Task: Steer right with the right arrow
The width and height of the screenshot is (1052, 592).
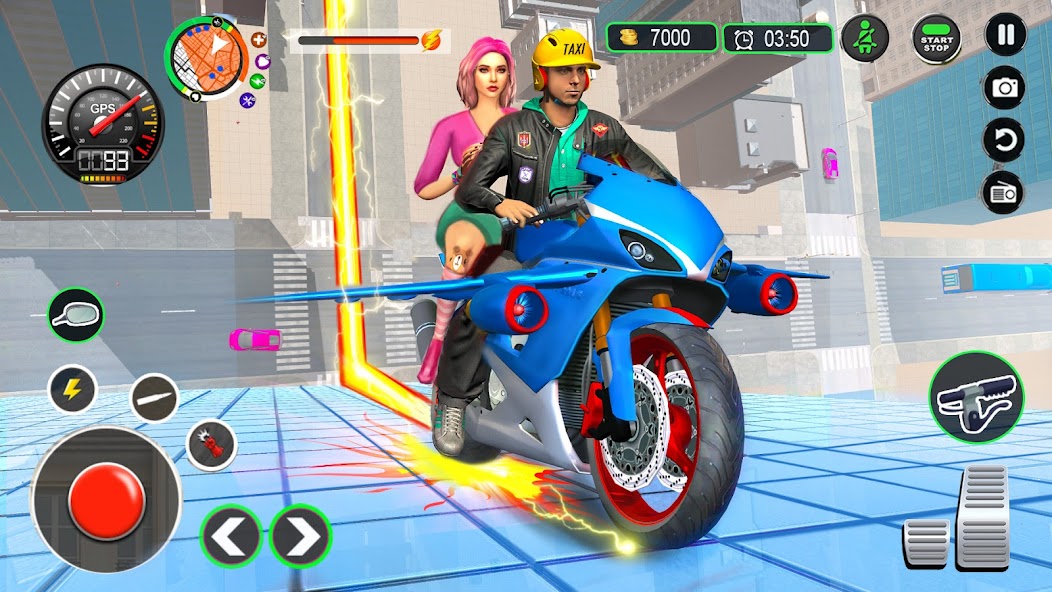Action: pyautogui.click(x=300, y=537)
